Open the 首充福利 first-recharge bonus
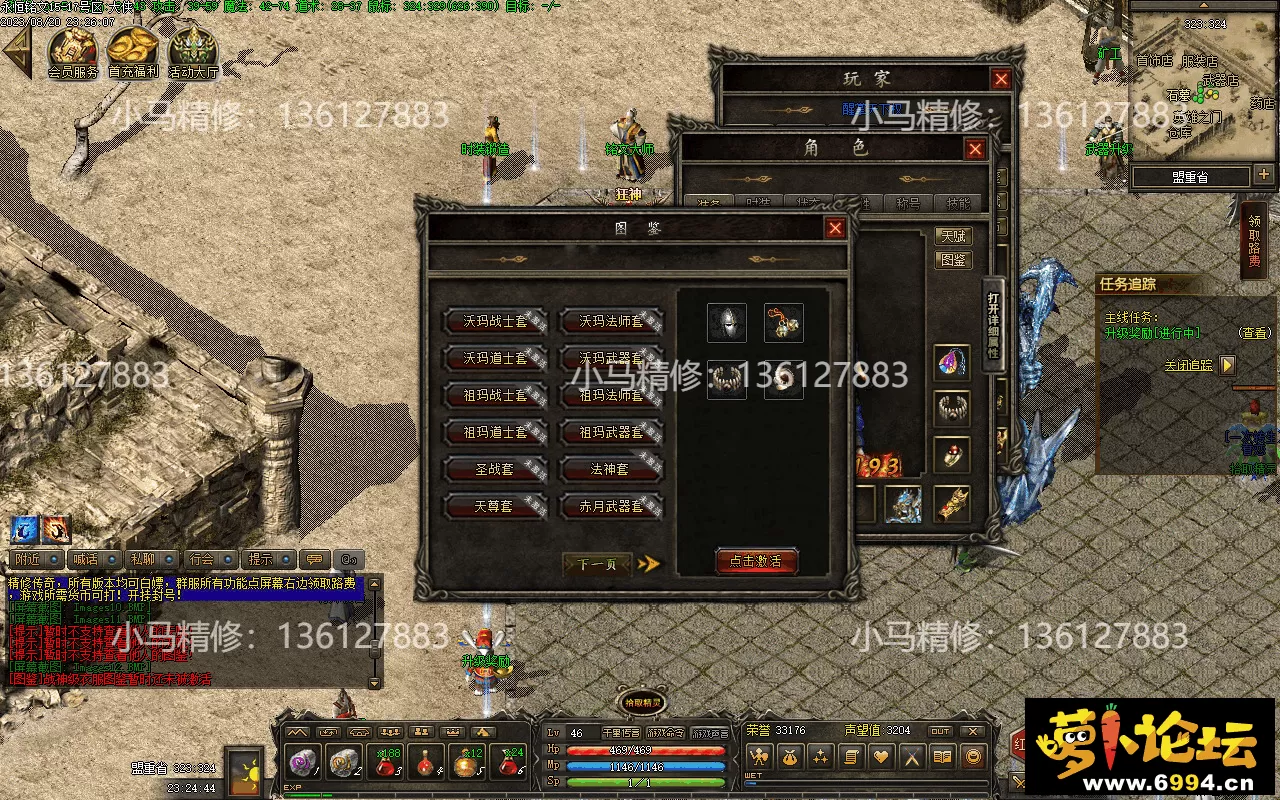Viewport: 1280px width, 800px height. point(133,52)
